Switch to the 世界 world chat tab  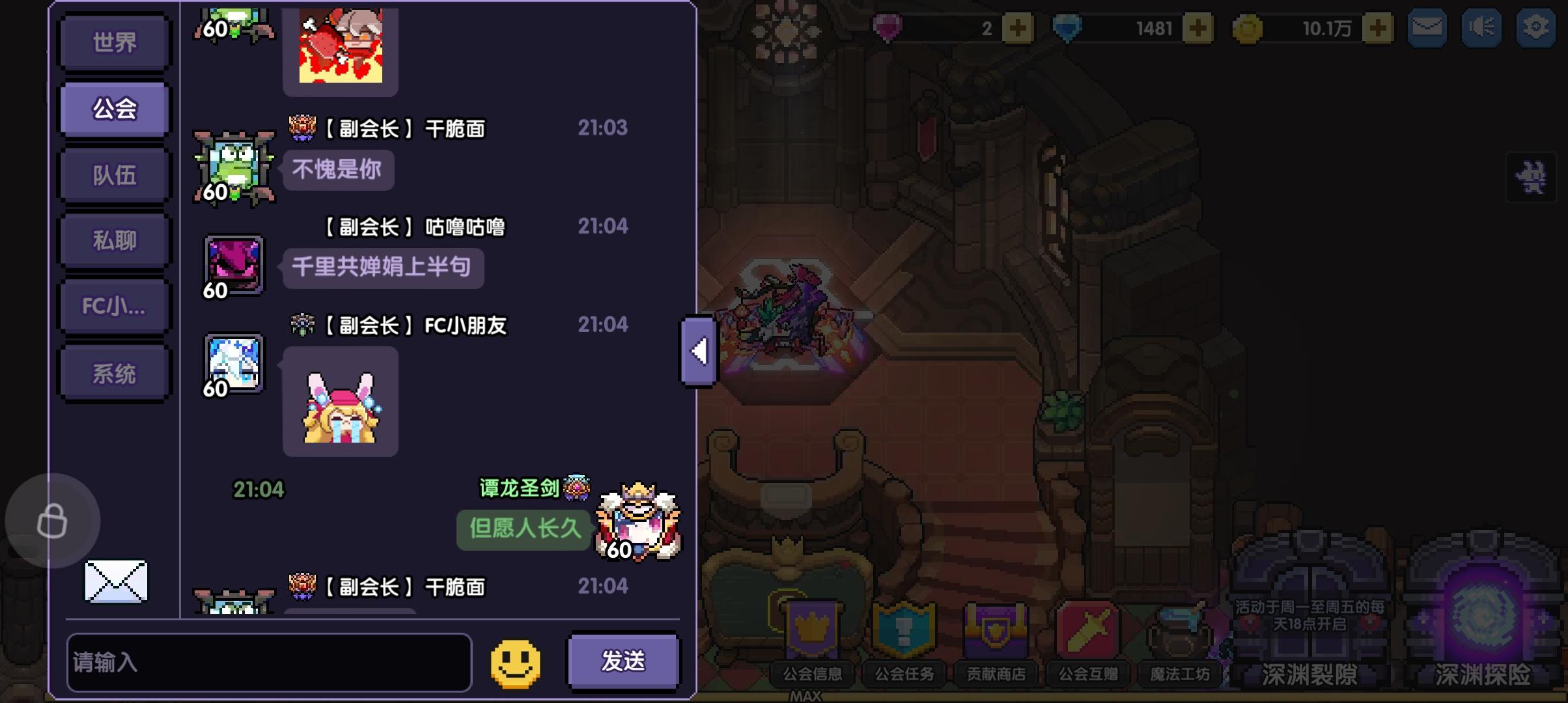[114, 44]
